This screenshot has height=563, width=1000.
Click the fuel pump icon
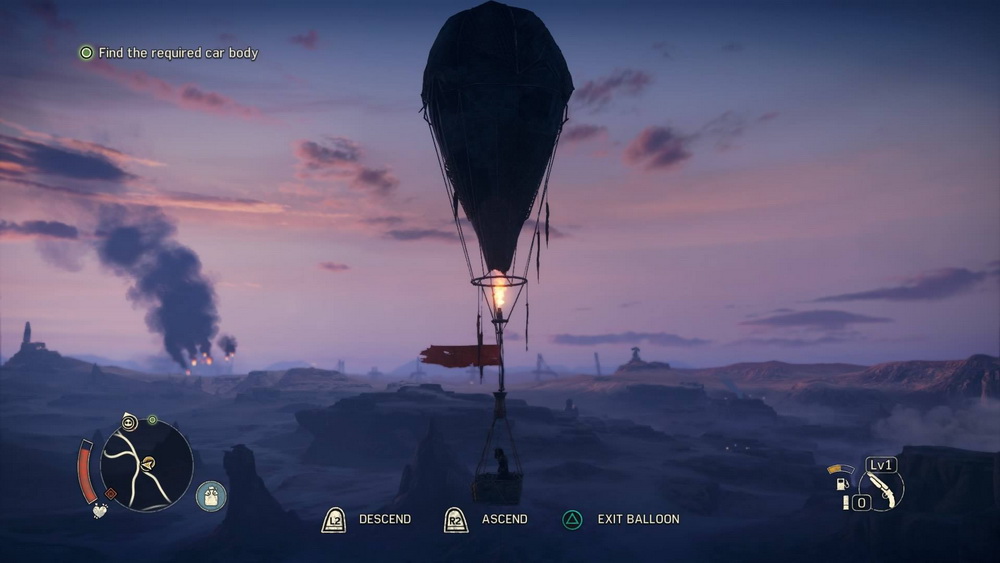843,485
